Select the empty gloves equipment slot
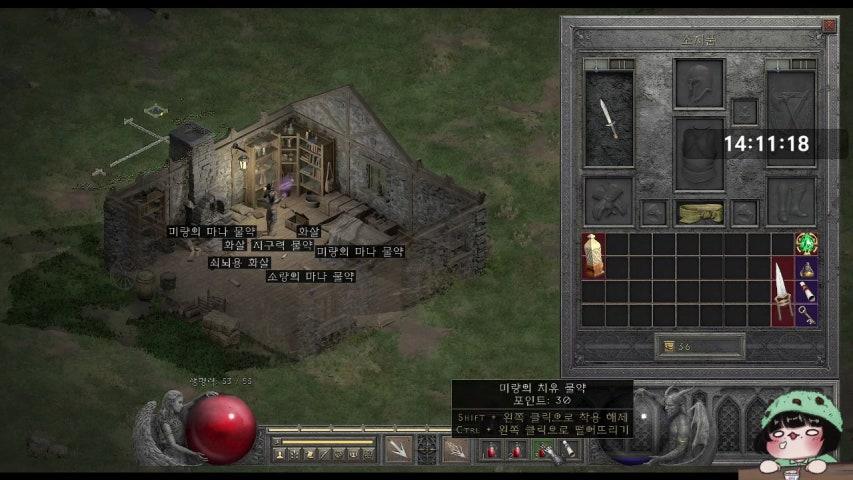Screen dimensions: 853x480 (x=609, y=200)
